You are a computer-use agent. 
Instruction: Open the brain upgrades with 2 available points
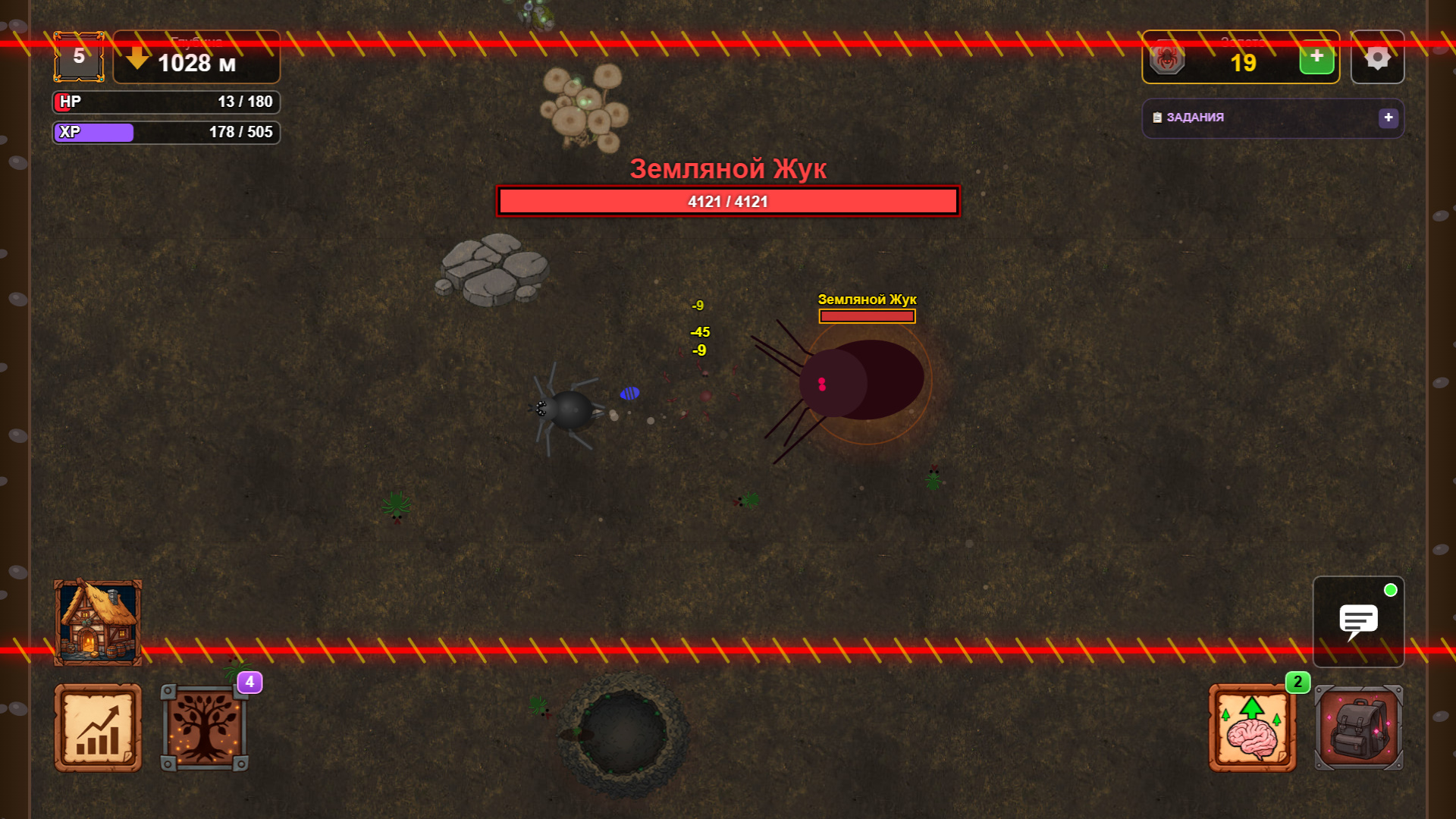1251,726
